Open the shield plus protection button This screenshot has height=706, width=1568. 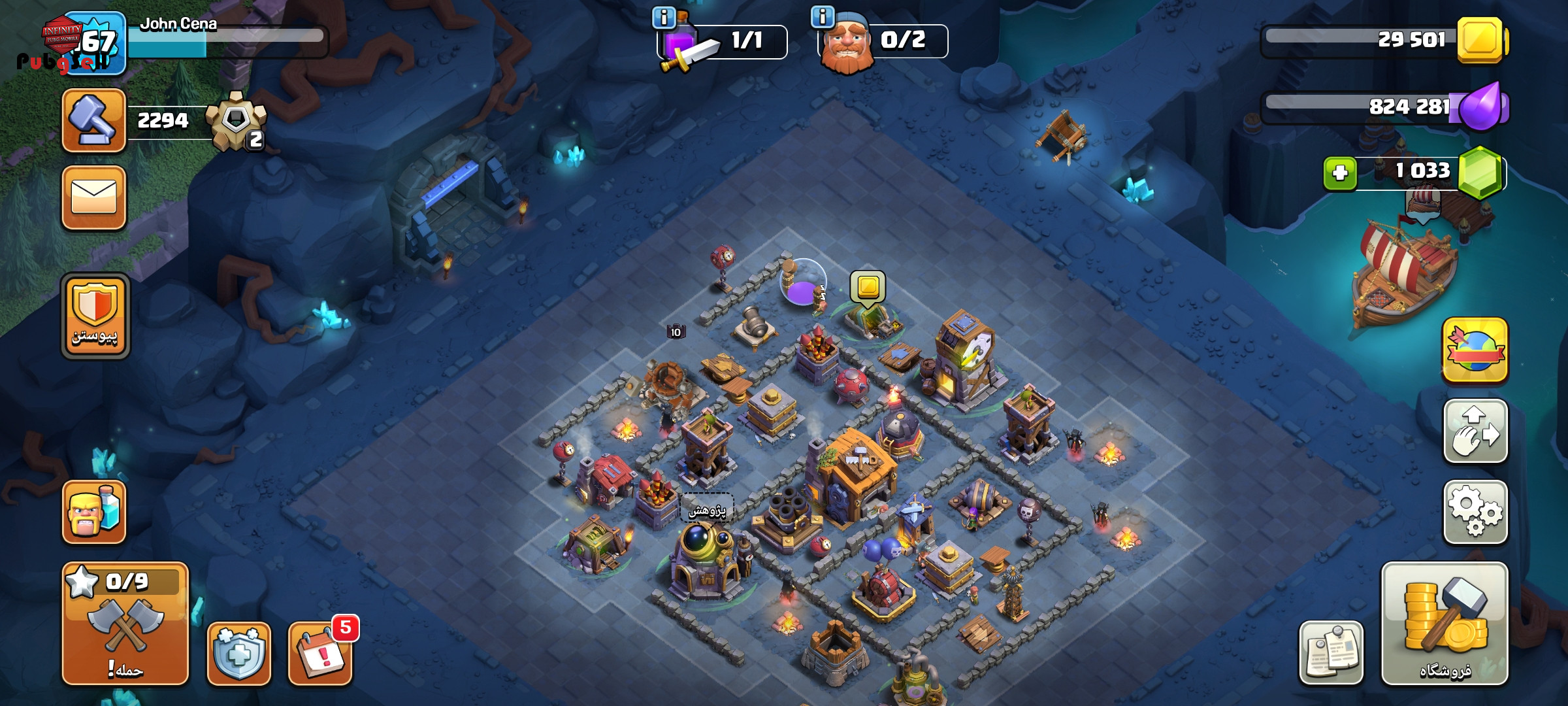pos(239,653)
